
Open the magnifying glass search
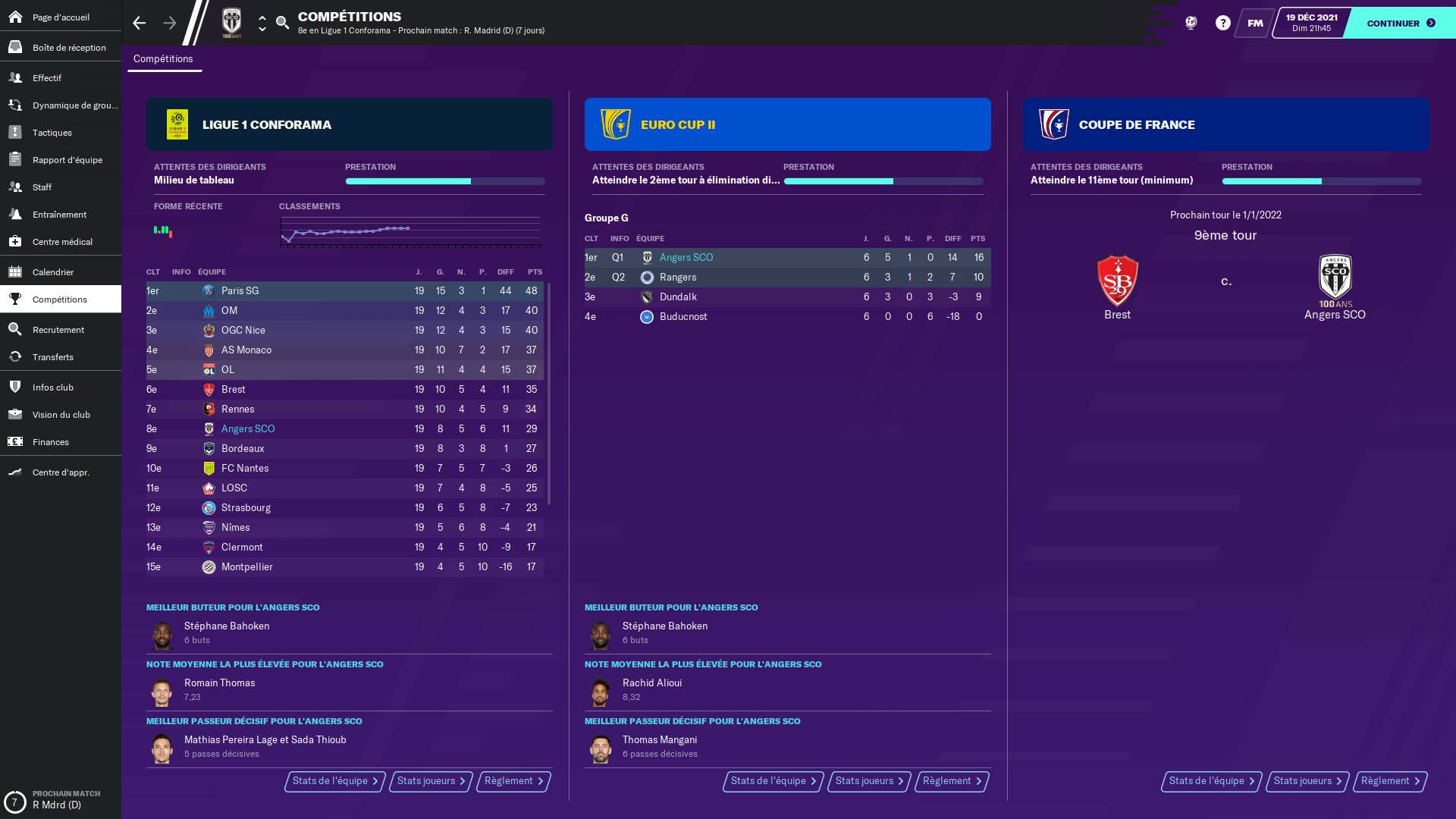pos(282,23)
